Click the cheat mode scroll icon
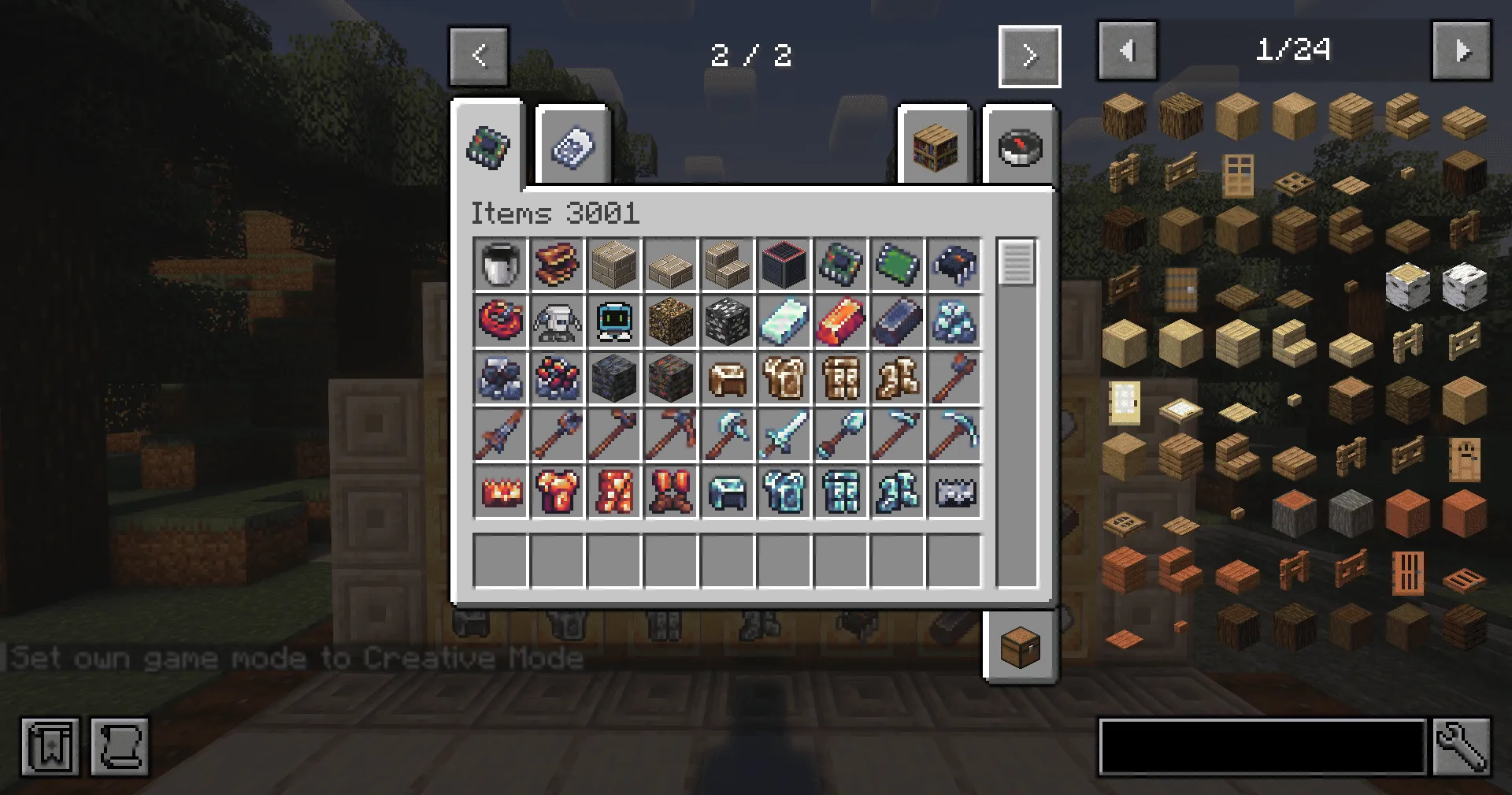 coord(120,748)
